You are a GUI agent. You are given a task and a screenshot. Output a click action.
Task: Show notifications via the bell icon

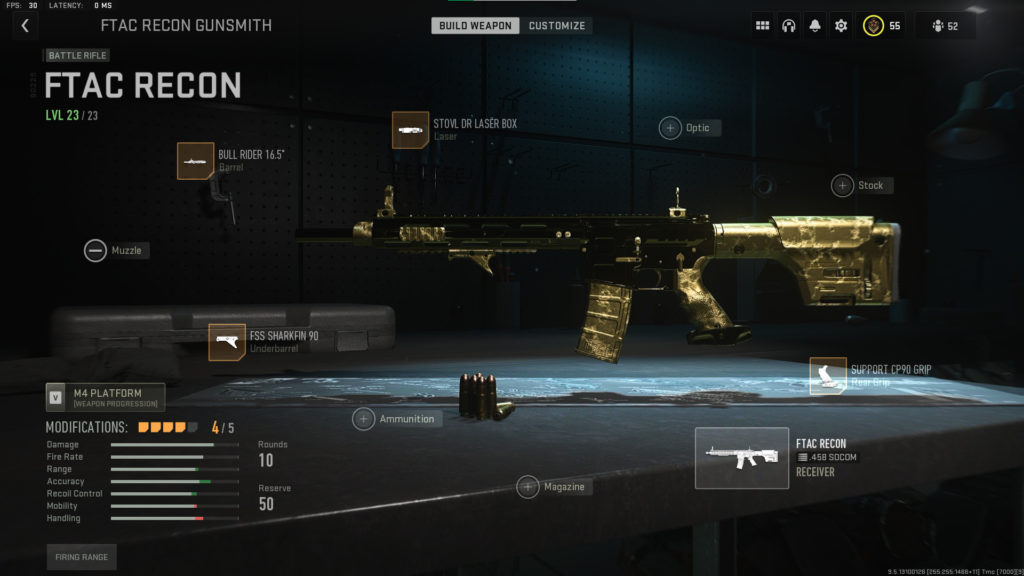pos(815,26)
